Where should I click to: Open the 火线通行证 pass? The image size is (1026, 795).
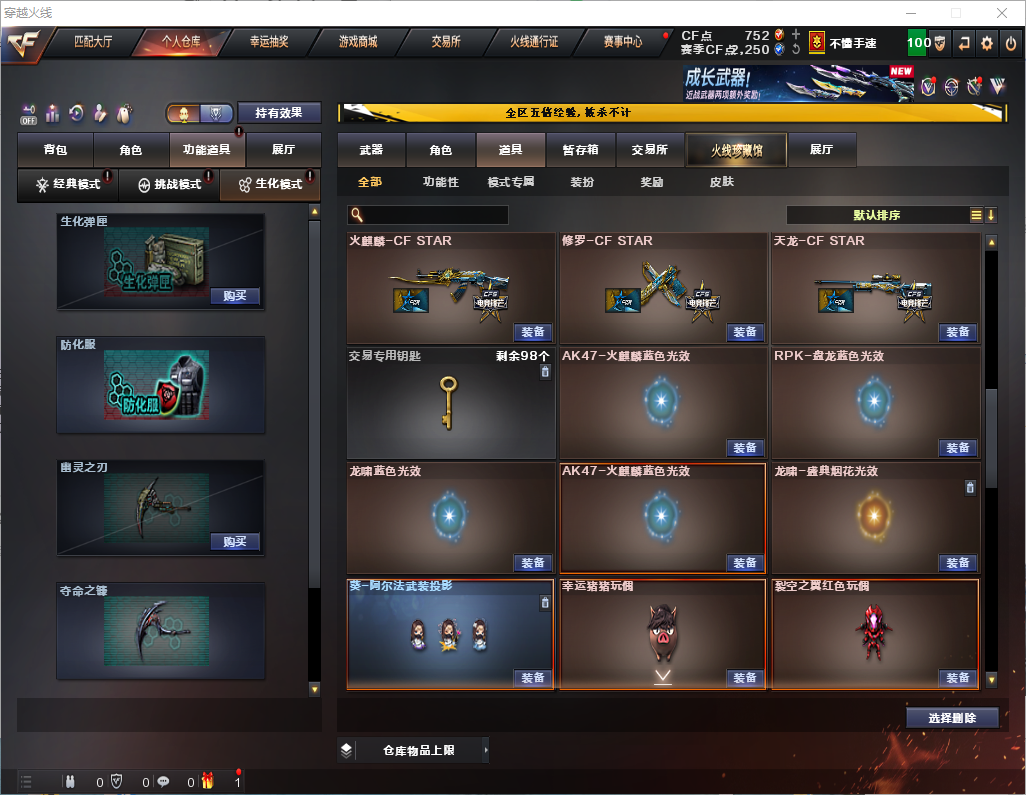534,42
